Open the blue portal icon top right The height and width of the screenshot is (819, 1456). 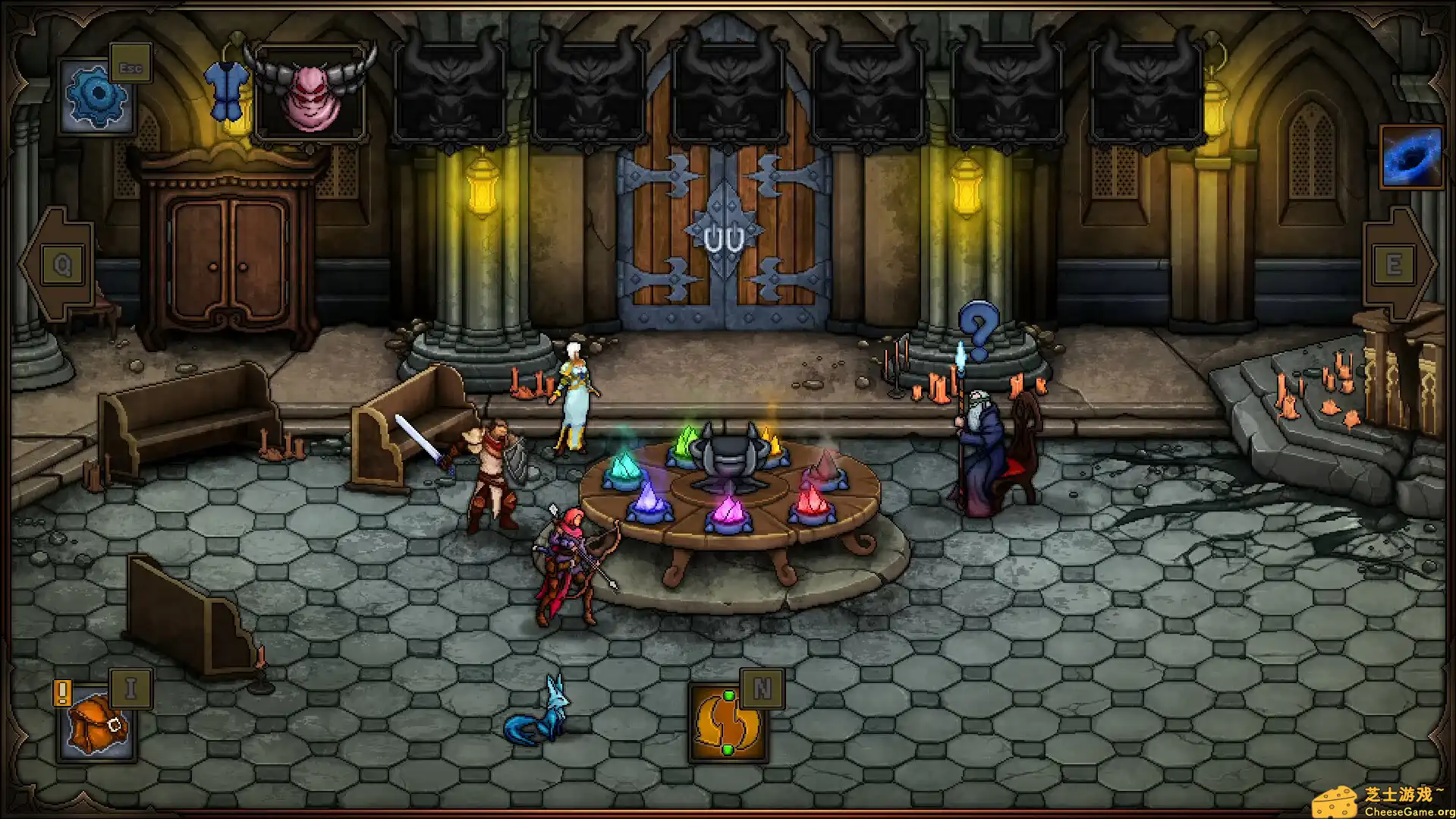pyautogui.click(x=1413, y=157)
